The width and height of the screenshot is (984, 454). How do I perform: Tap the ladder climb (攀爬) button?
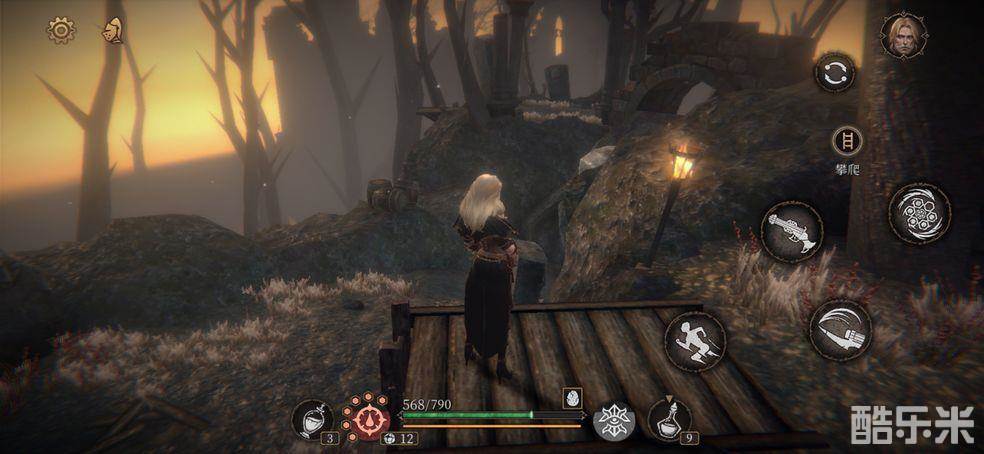pyautogui.click(x=846, y=141)
